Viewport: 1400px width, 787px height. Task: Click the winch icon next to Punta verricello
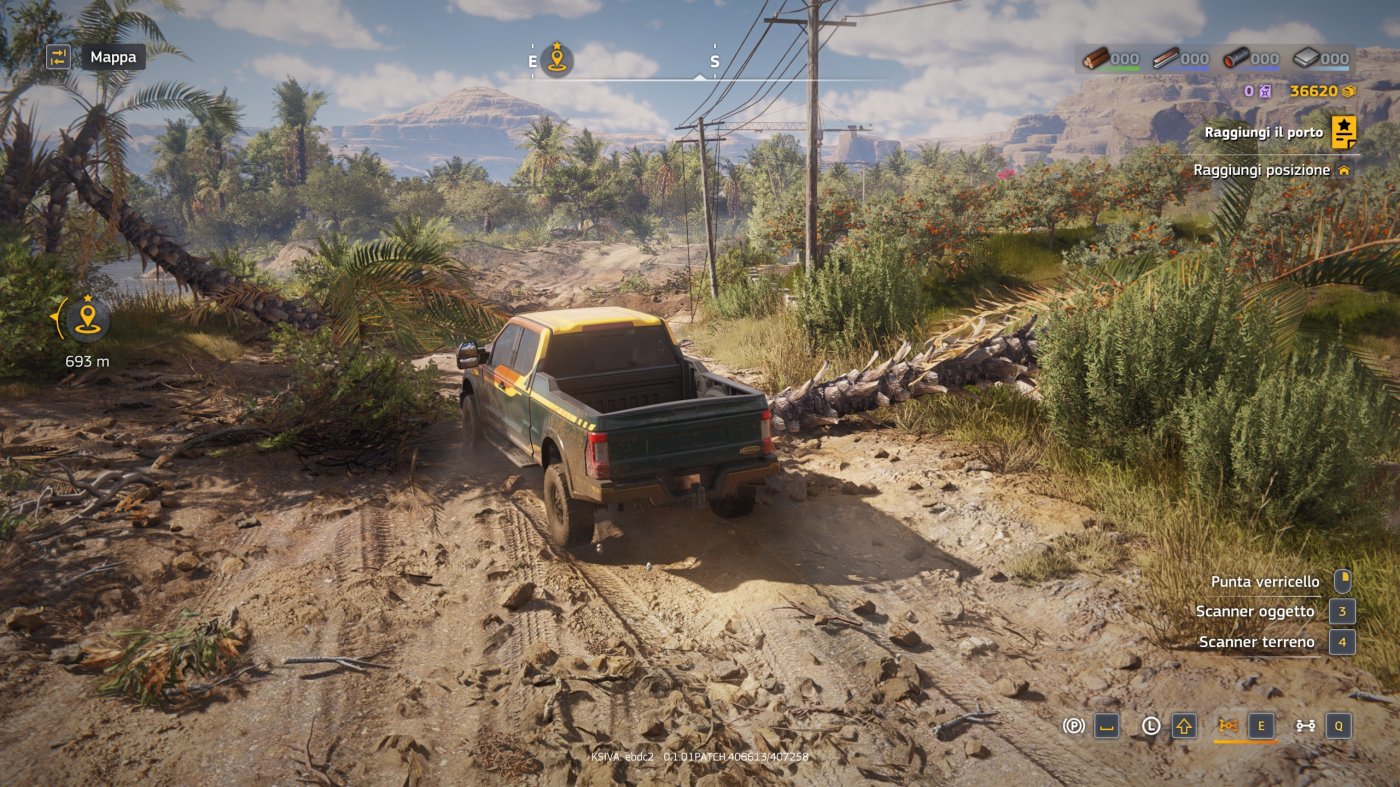(1345, 581)
